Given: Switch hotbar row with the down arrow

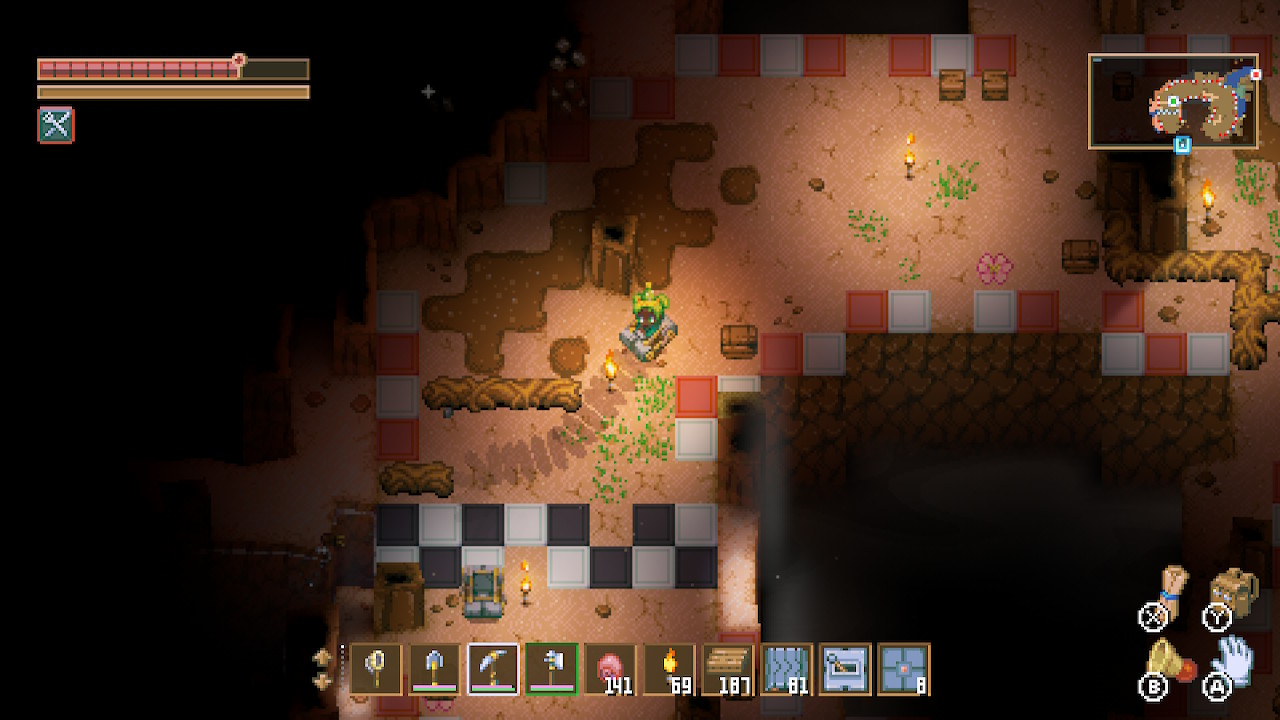Looking at the screenshot, I should [x=323, y=680].
